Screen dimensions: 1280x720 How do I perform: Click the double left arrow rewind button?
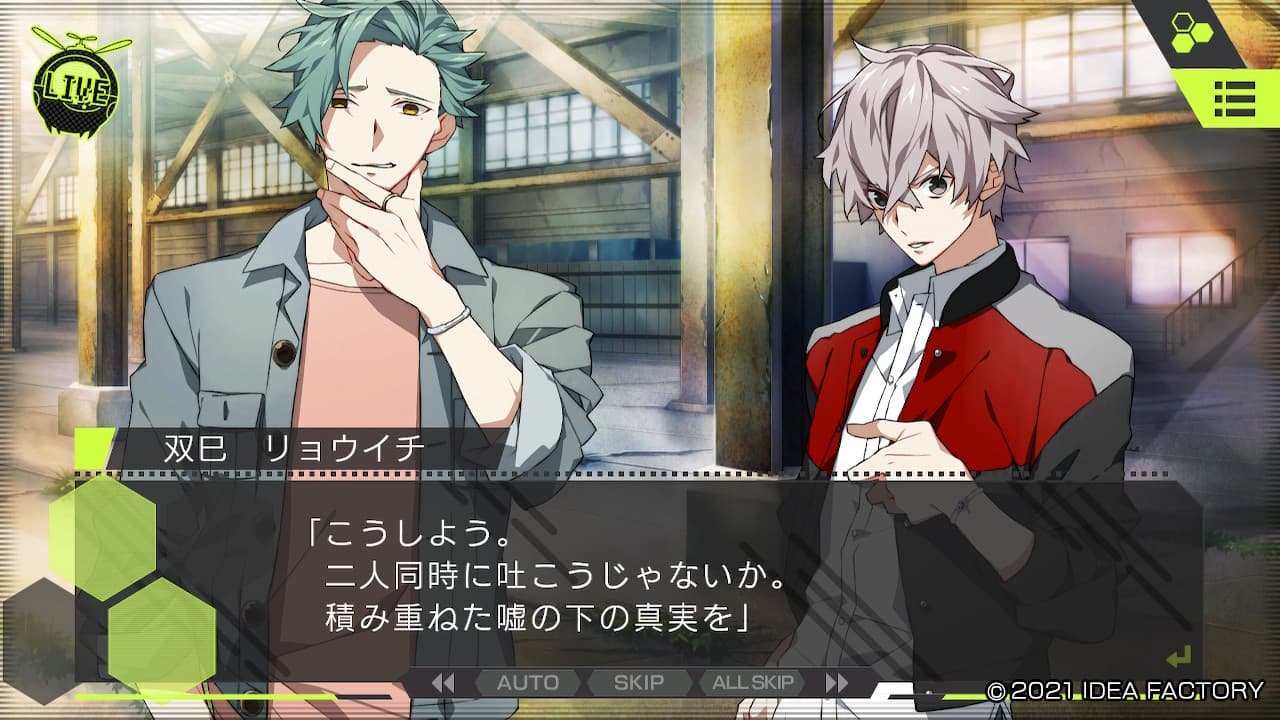(x=443, y=683)
